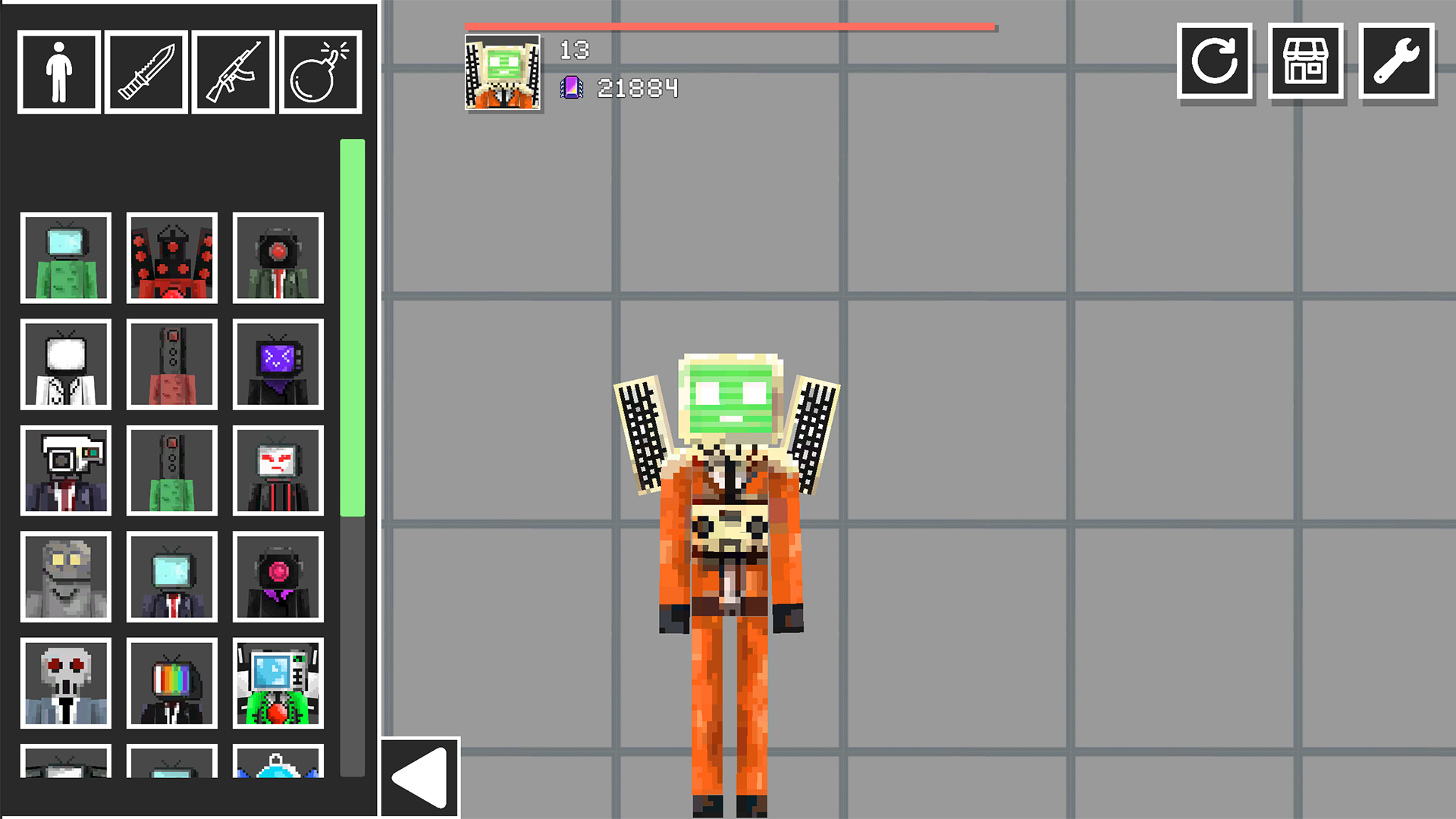Select the character category tab

coord(58,71)
